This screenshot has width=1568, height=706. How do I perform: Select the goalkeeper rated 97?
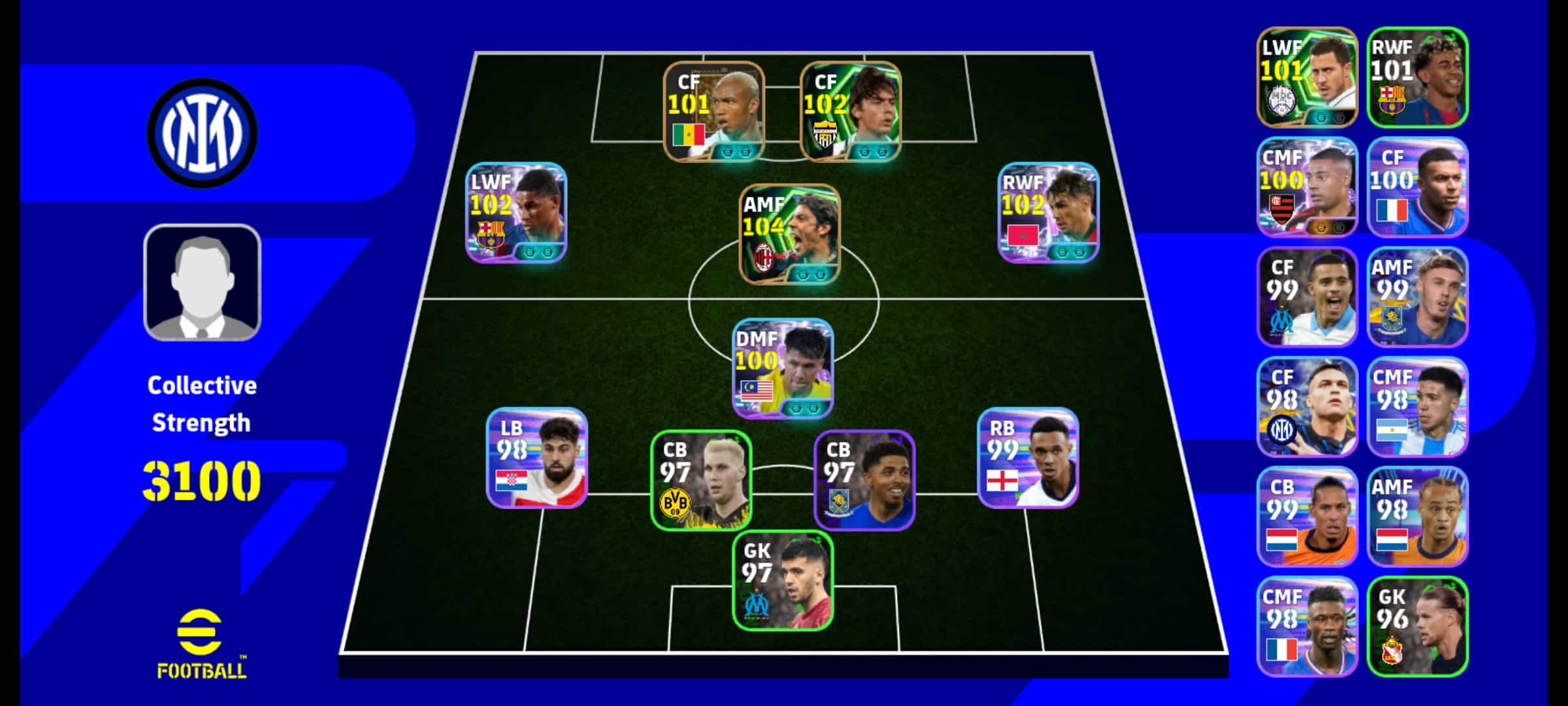click(783, 580)
